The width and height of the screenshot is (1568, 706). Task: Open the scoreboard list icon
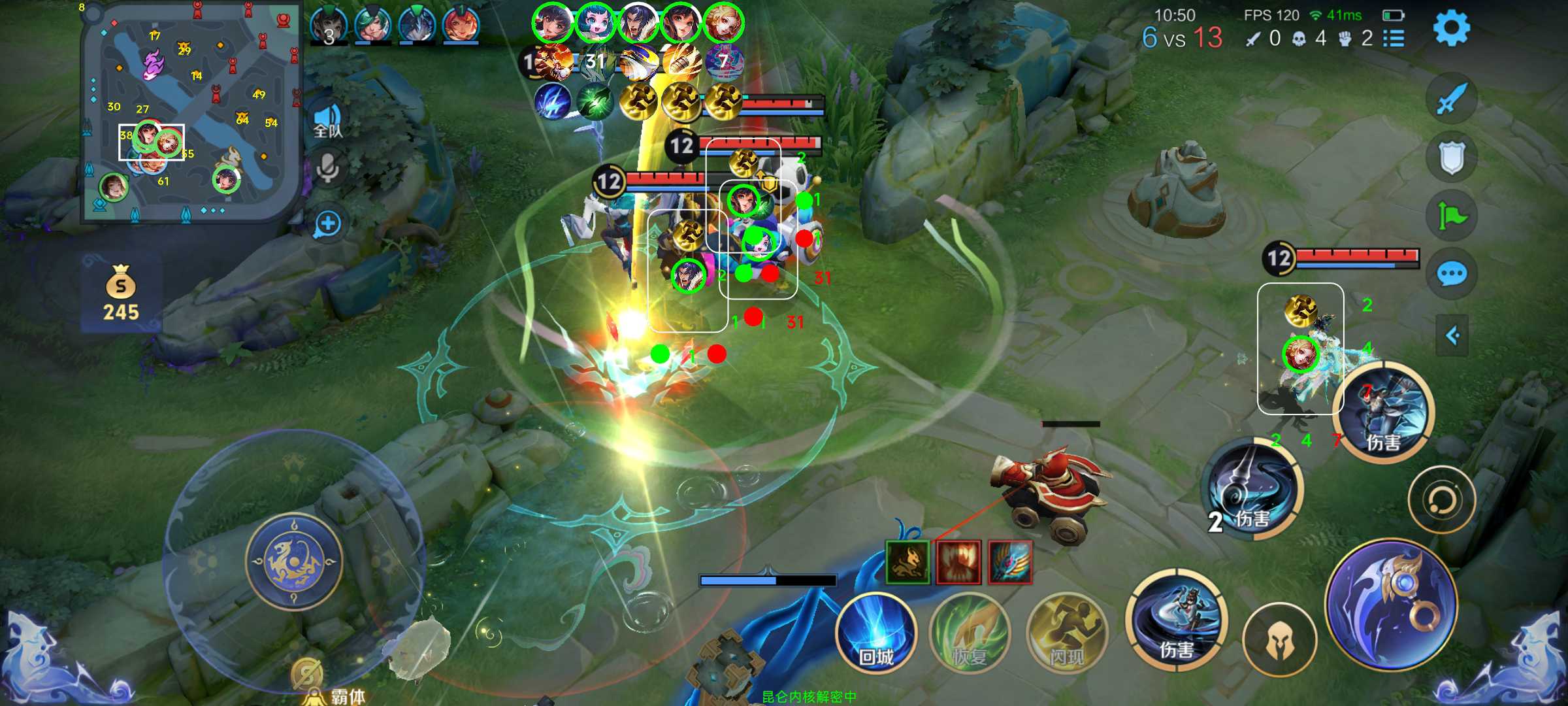point(1394,39)
